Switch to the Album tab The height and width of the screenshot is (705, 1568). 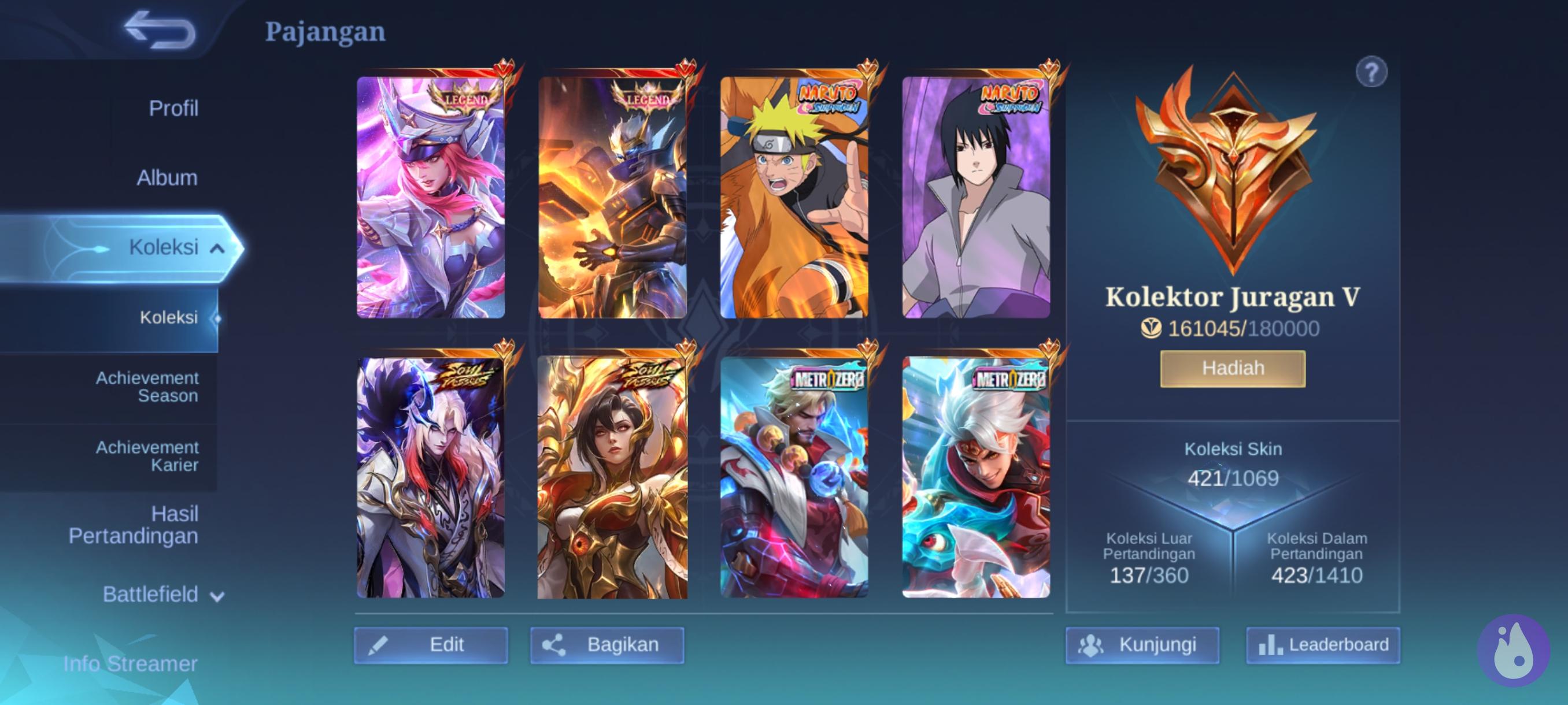tap(167, 177)
